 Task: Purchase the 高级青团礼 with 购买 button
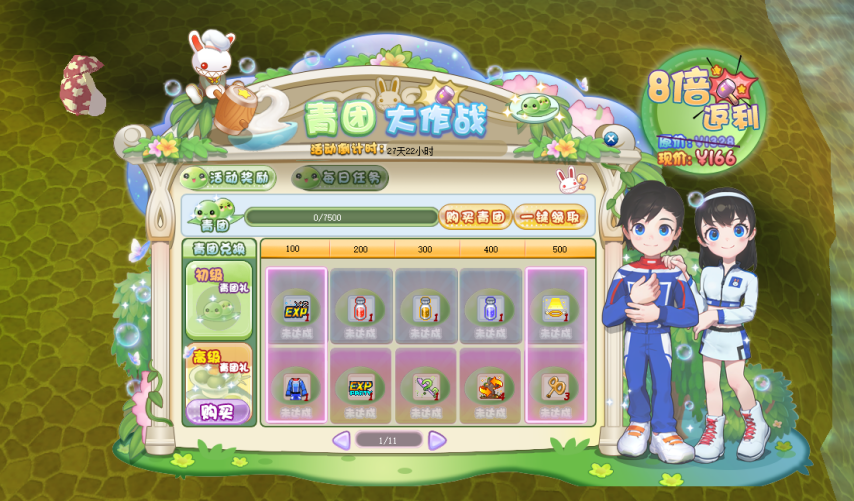click(x=218, y=411)
